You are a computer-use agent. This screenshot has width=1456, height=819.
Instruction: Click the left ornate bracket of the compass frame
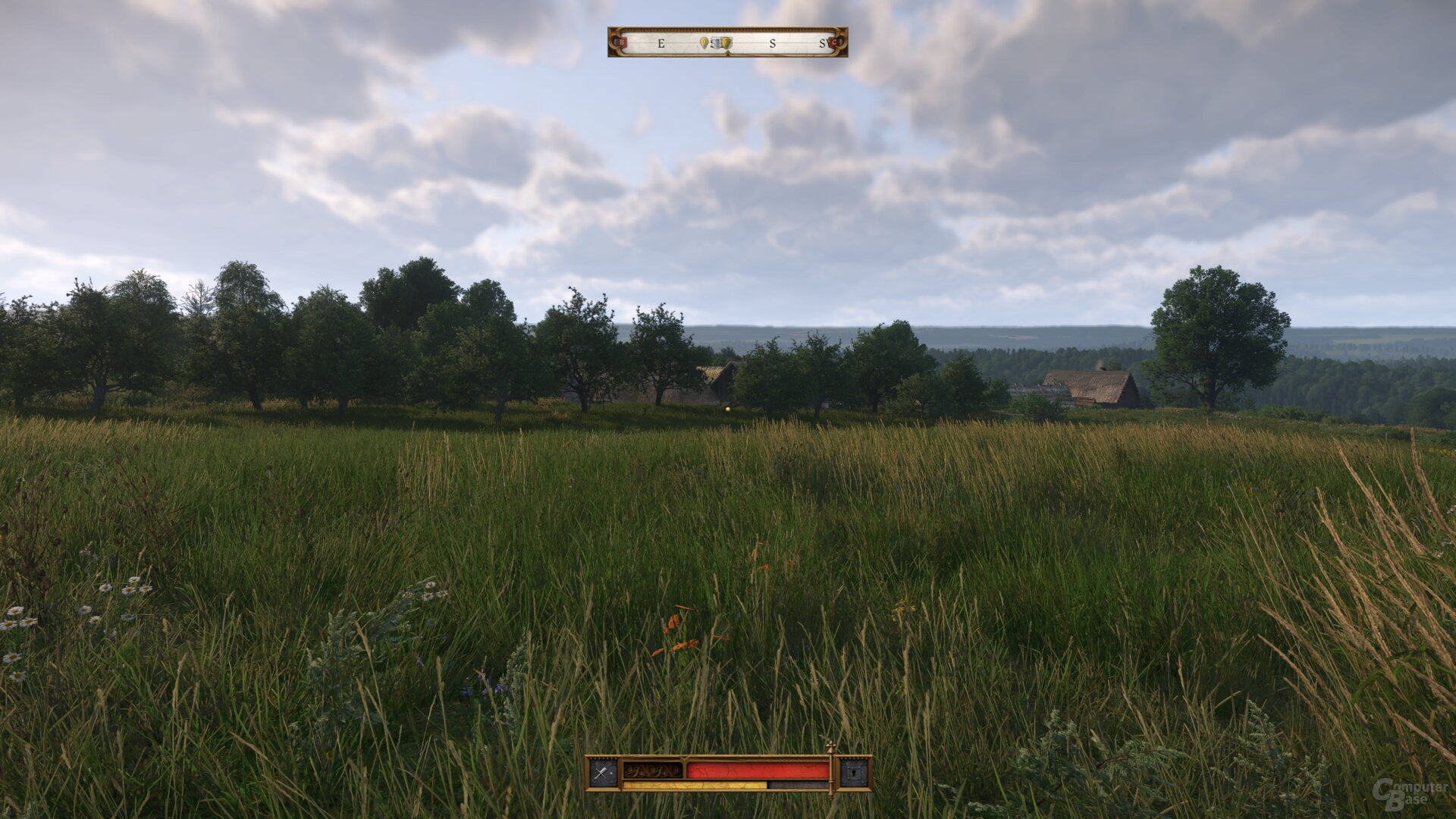click(610, 42)
